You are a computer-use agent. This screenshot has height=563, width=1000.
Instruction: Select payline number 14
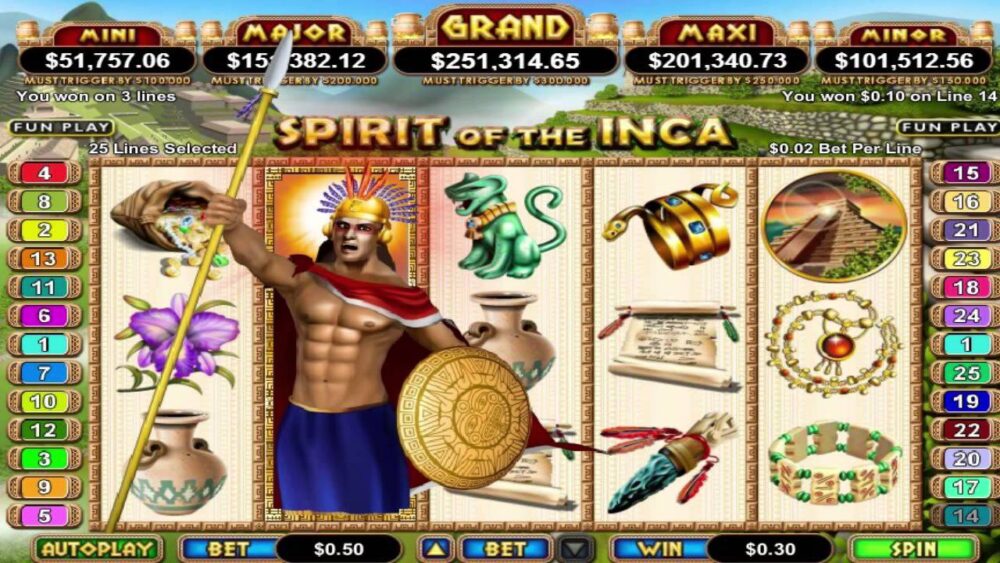[965, 516]
